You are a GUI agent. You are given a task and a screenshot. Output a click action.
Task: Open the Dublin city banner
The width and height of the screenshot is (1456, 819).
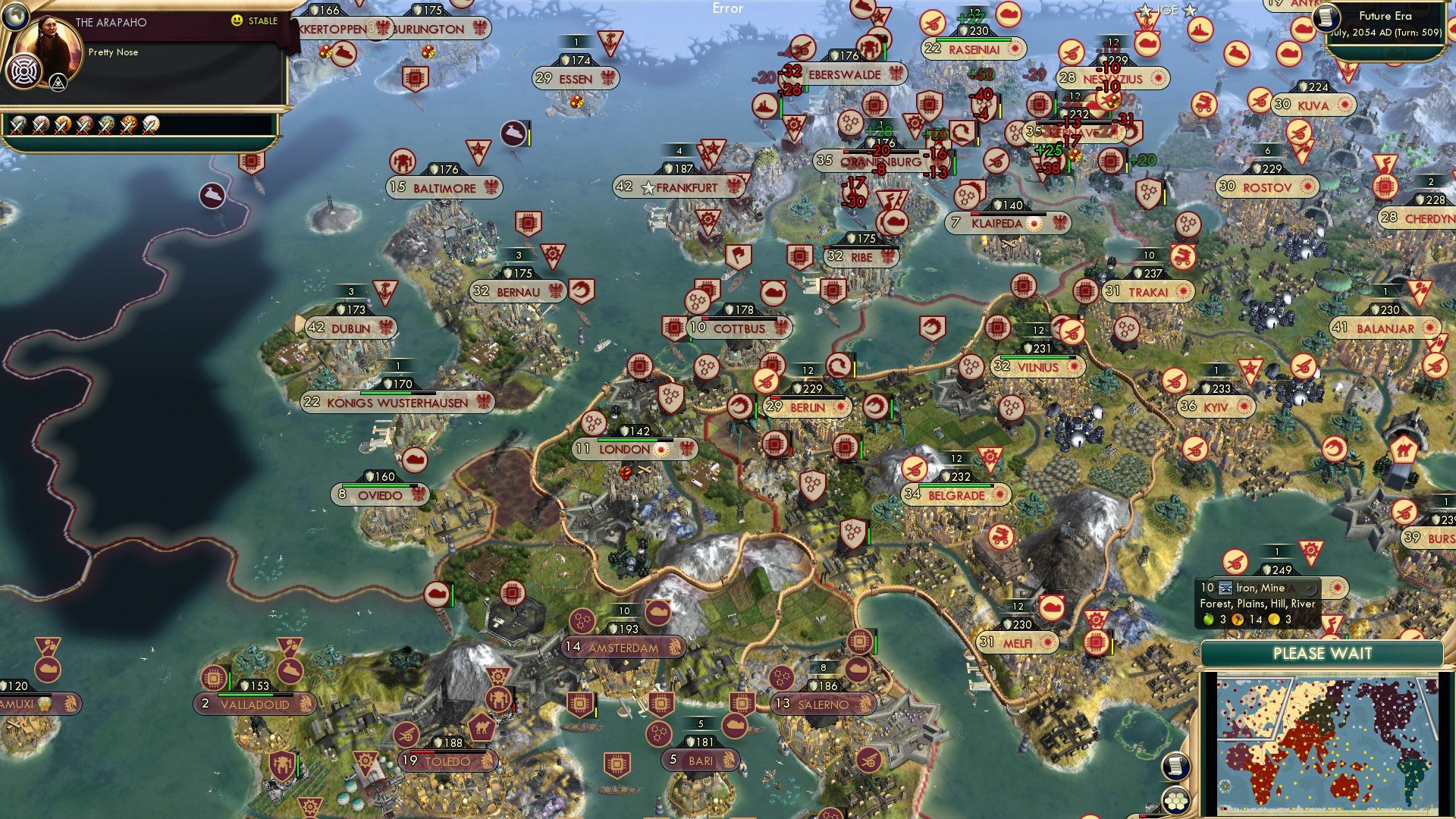[350, 328]
